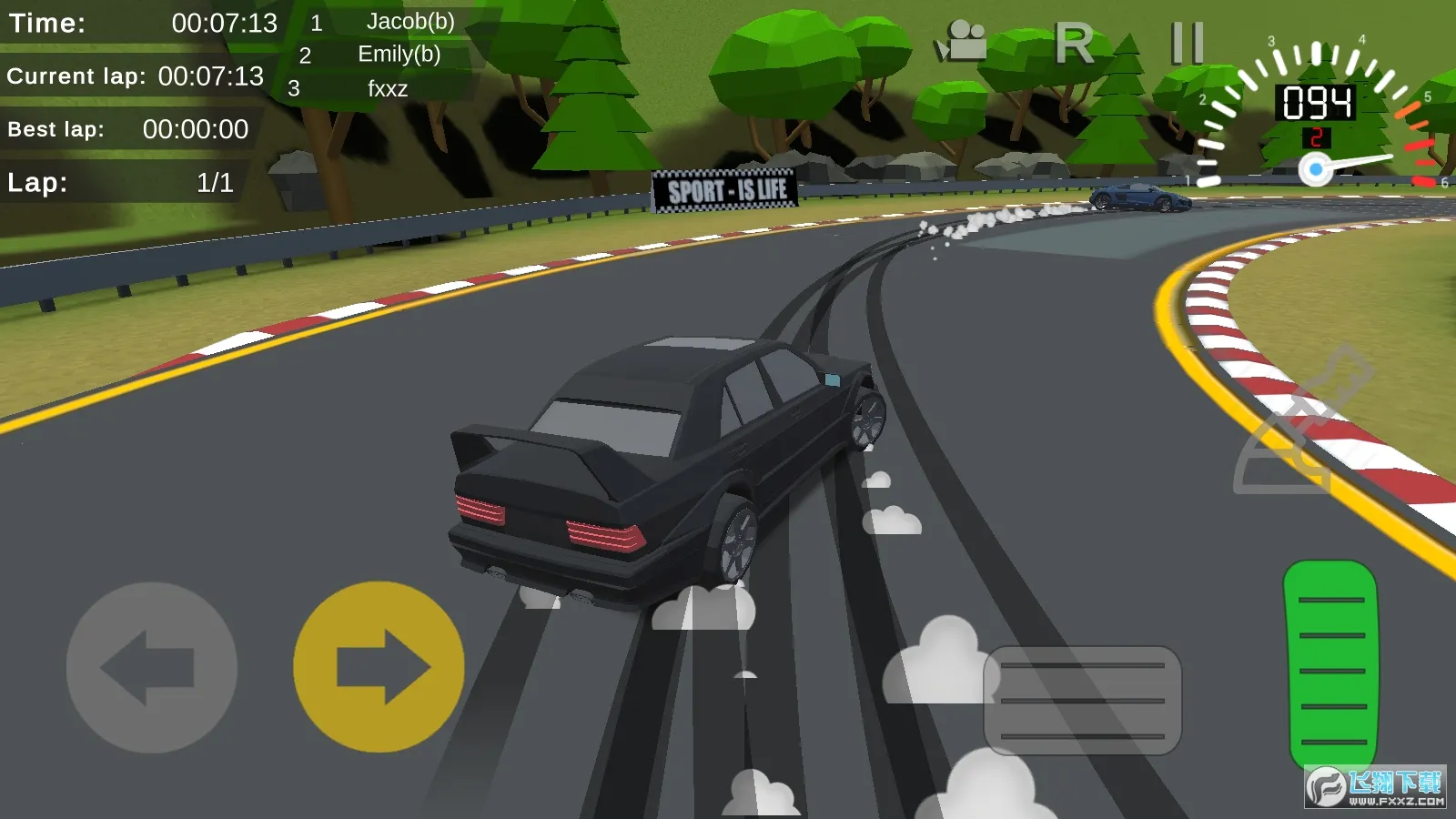Screen dimensions: 1456x819
Task: Switch the camera view
Action: tap(961, 42)
